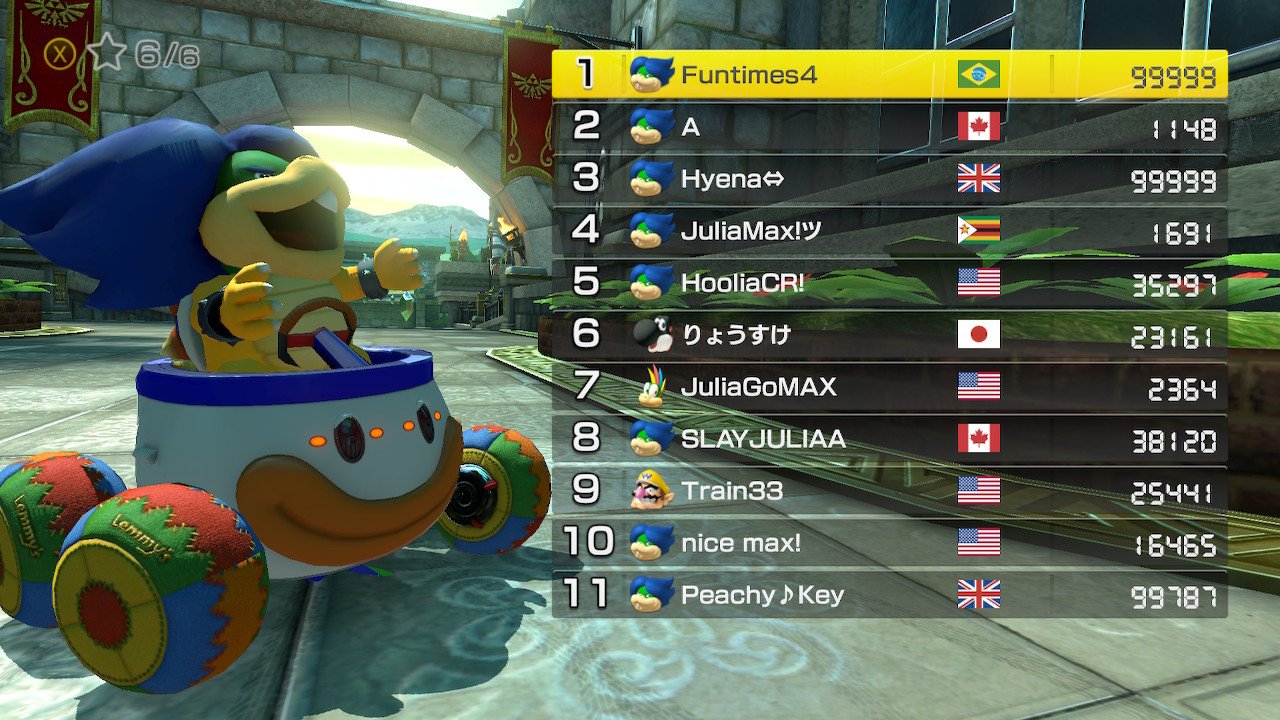
Task: Select JuliaGoMAX's leaderboard entry
Action: [889, 387]
